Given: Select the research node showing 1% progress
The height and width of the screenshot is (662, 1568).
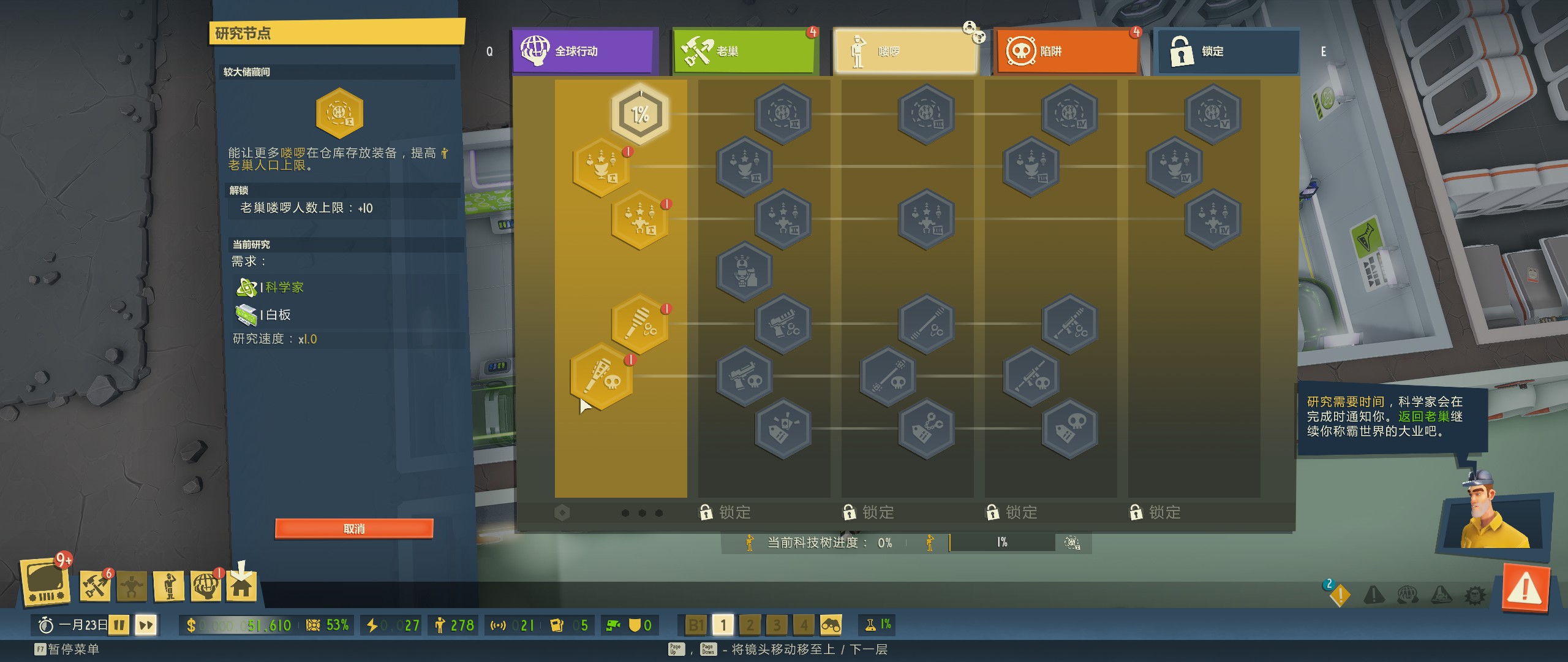Looking at the screenshot, I should point(640,114).
